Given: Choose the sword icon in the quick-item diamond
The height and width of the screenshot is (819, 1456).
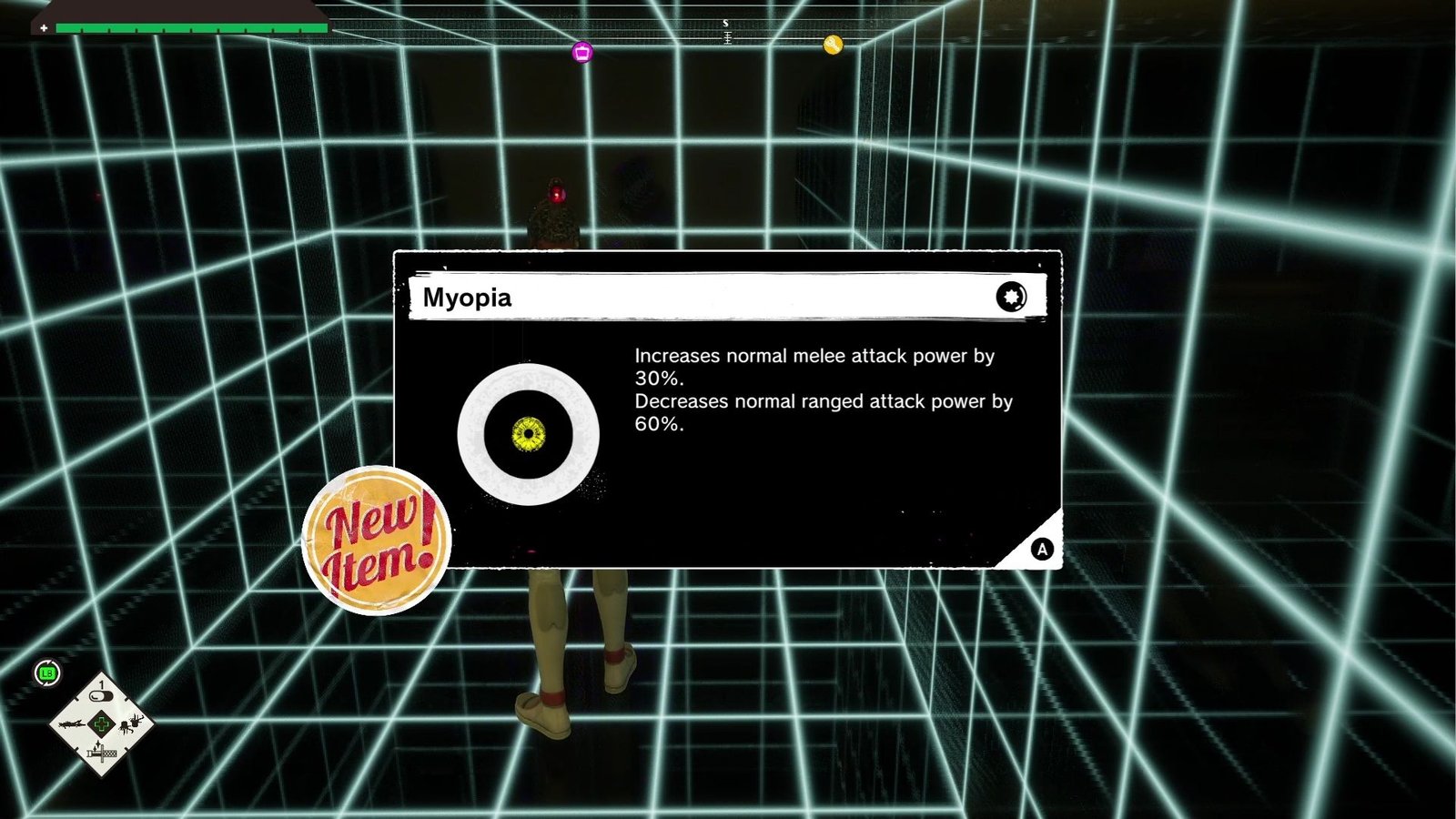Looking at the screenshot, I should pyautogui.click(x=101, y=753).
